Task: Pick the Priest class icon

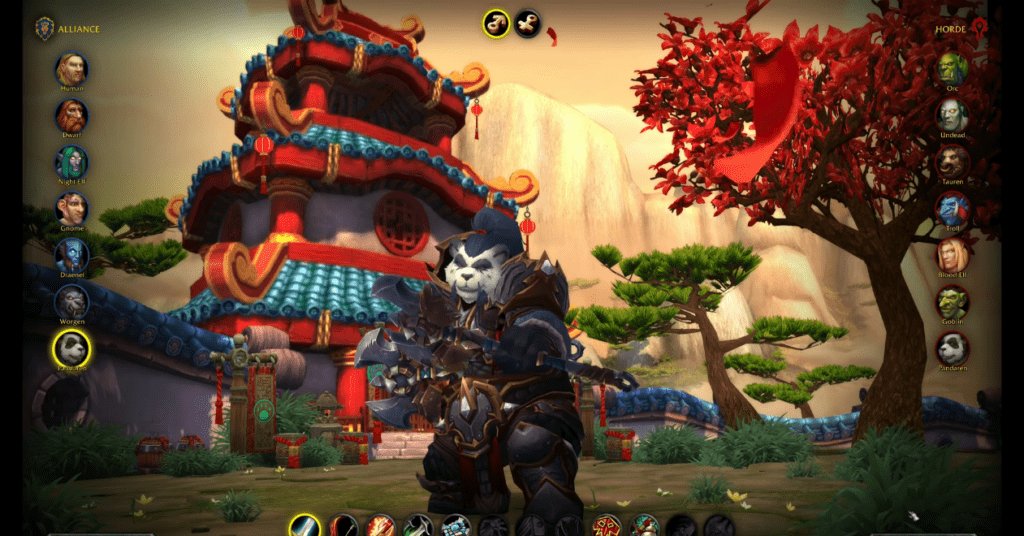Action: 455,526
